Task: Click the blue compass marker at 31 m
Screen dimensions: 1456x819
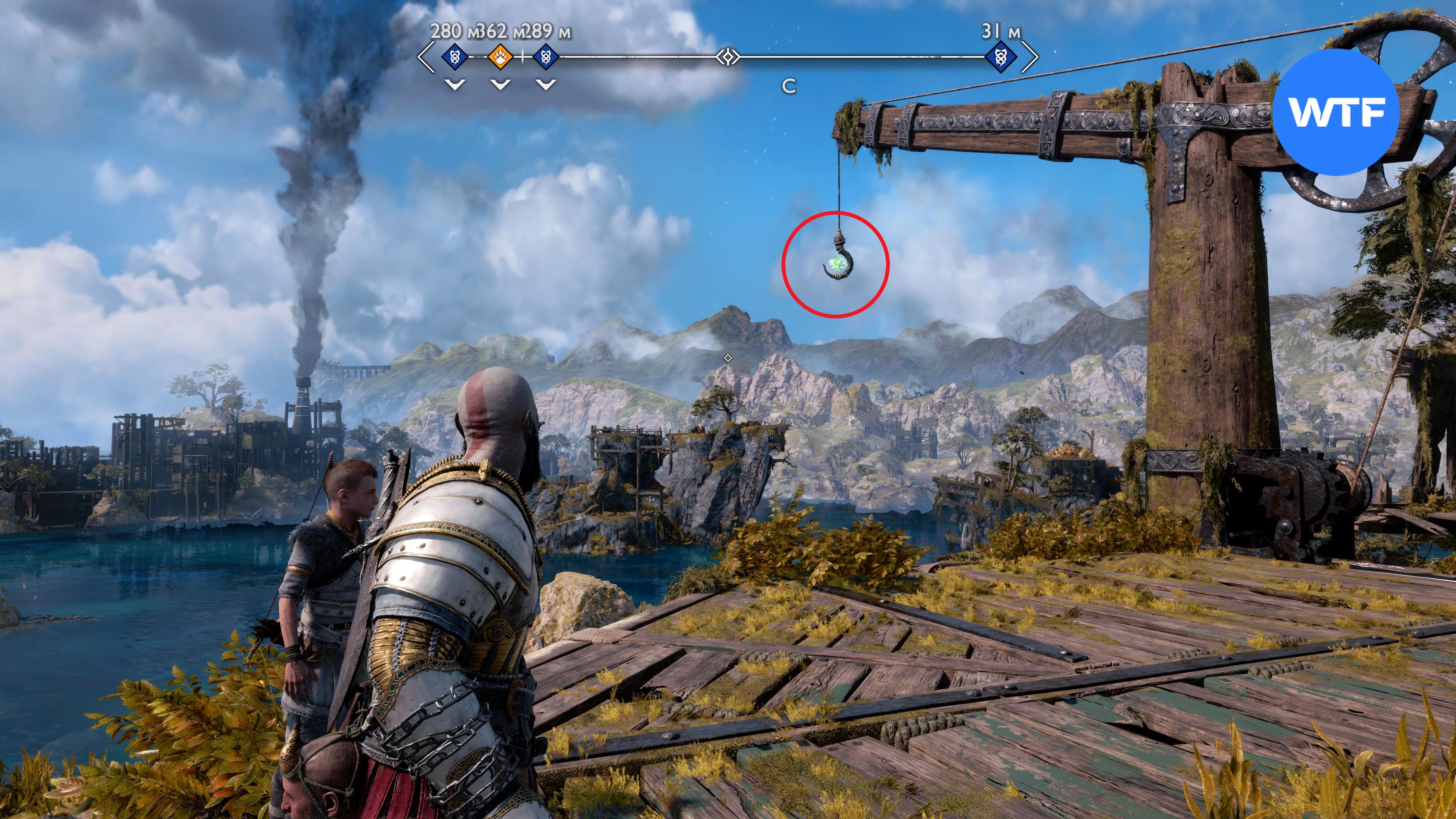Action: click(x=1001, y=57)
